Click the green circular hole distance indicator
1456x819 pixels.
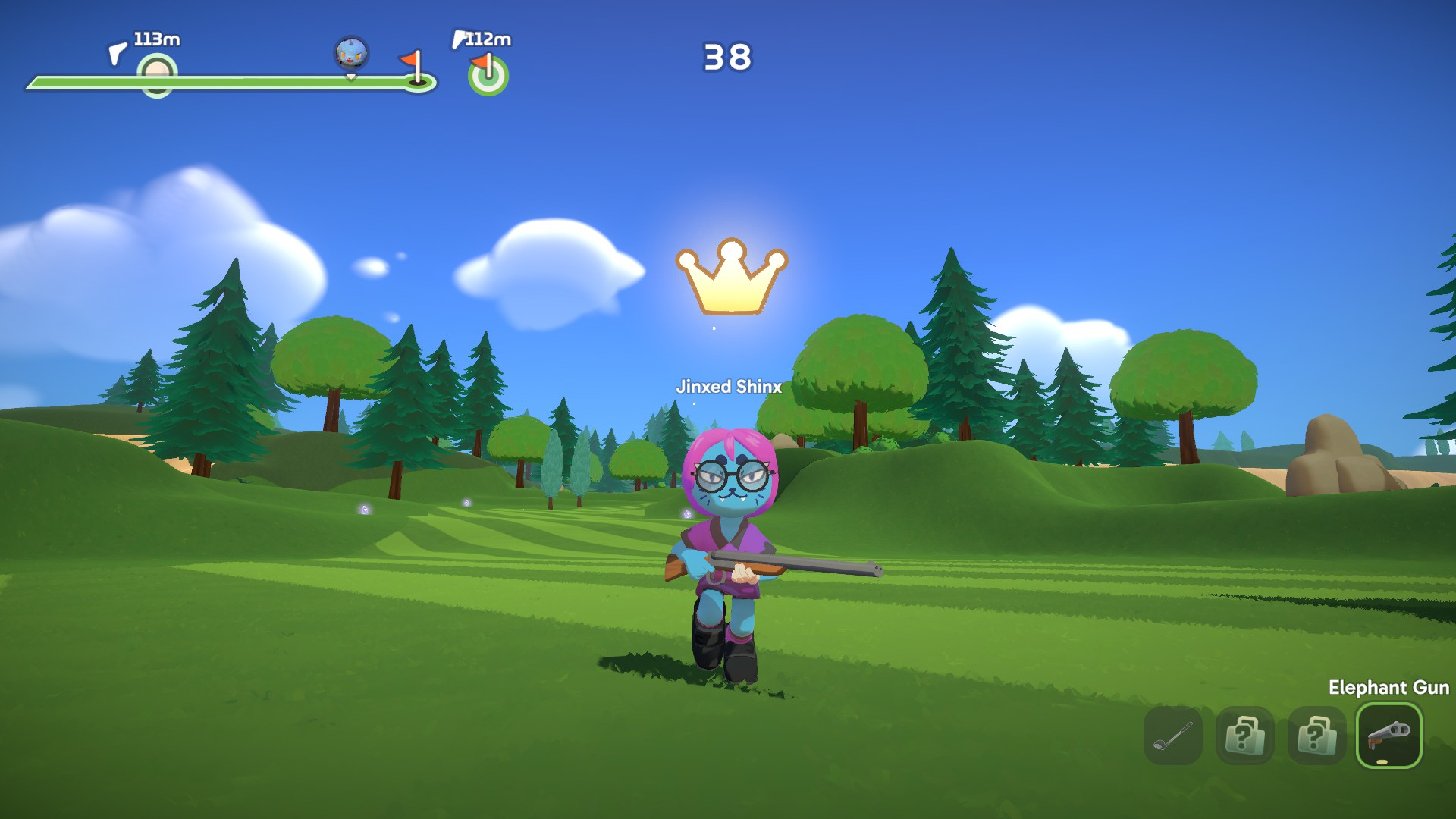(488, 76)
